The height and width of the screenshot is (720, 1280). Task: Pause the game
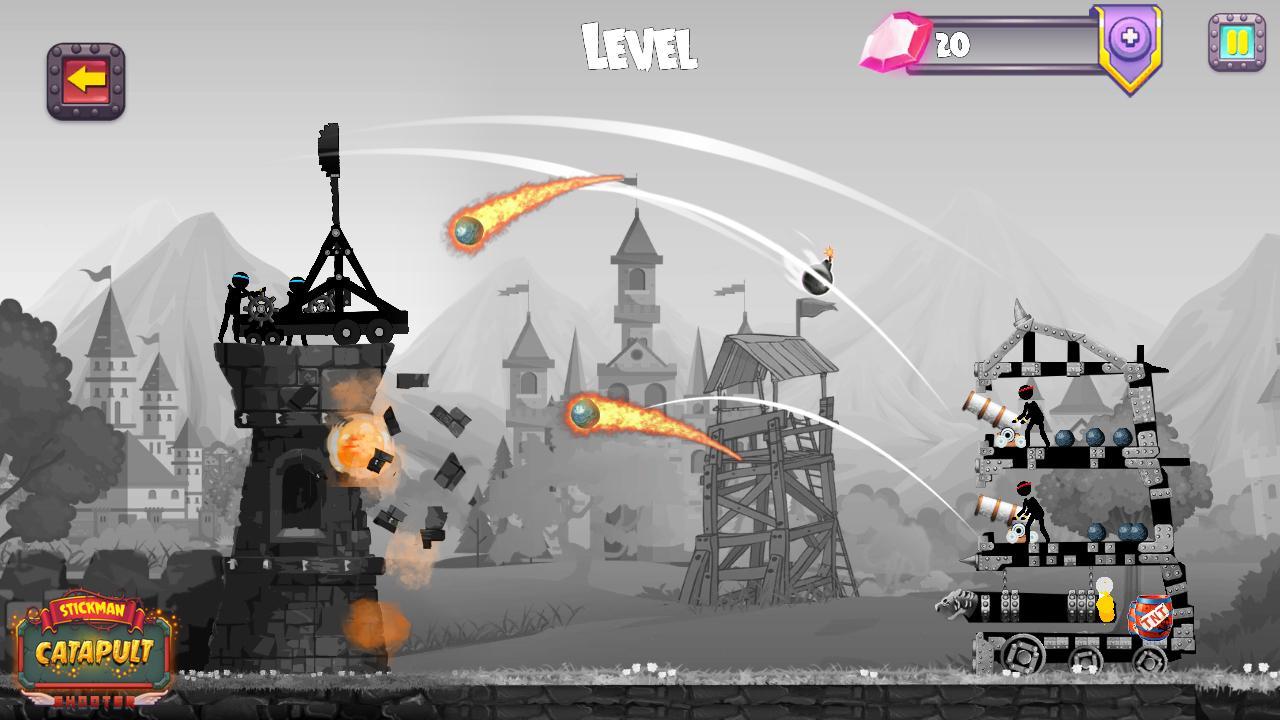[1237, 44]
